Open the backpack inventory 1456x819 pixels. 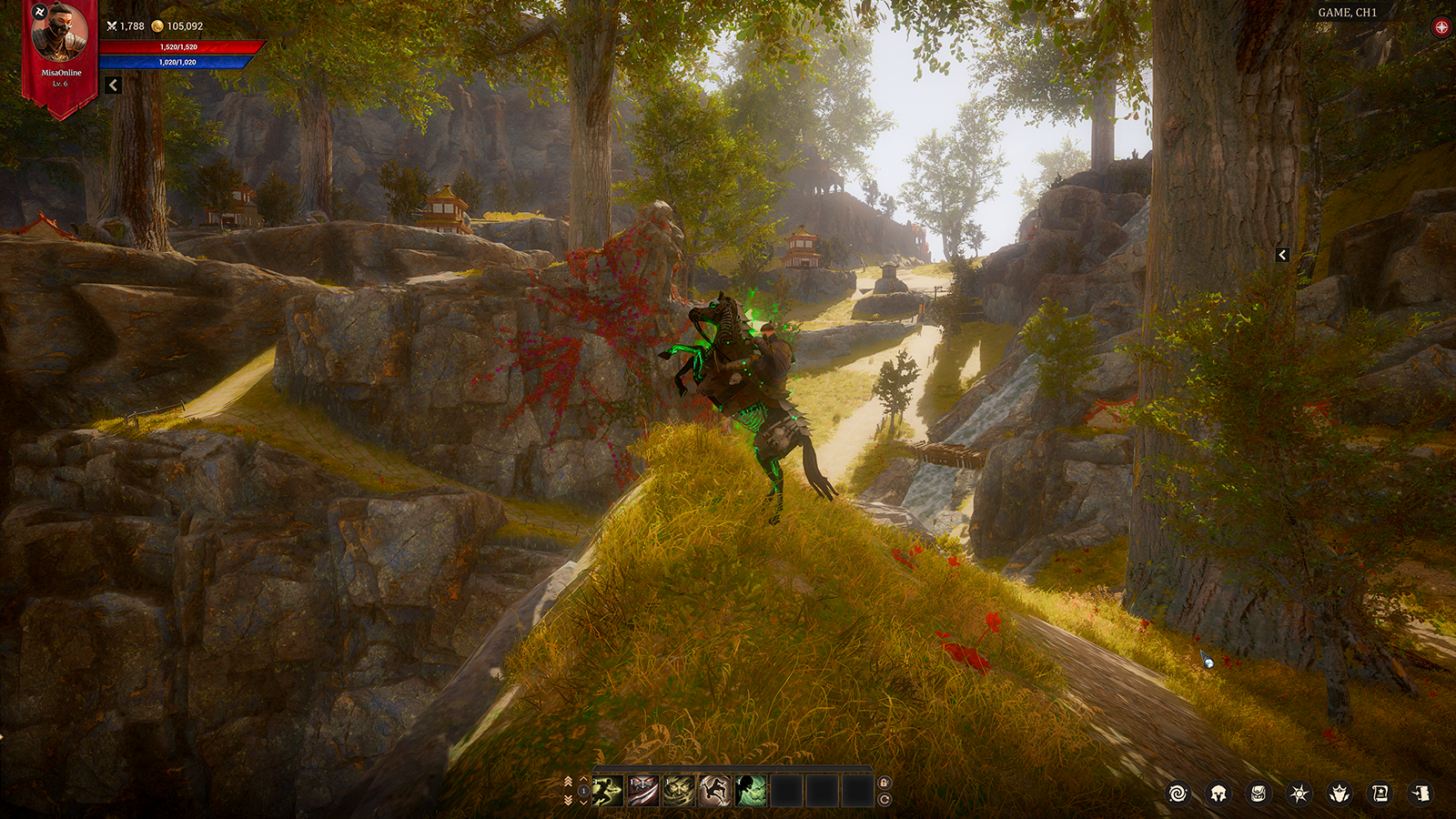pos(1259,794)
